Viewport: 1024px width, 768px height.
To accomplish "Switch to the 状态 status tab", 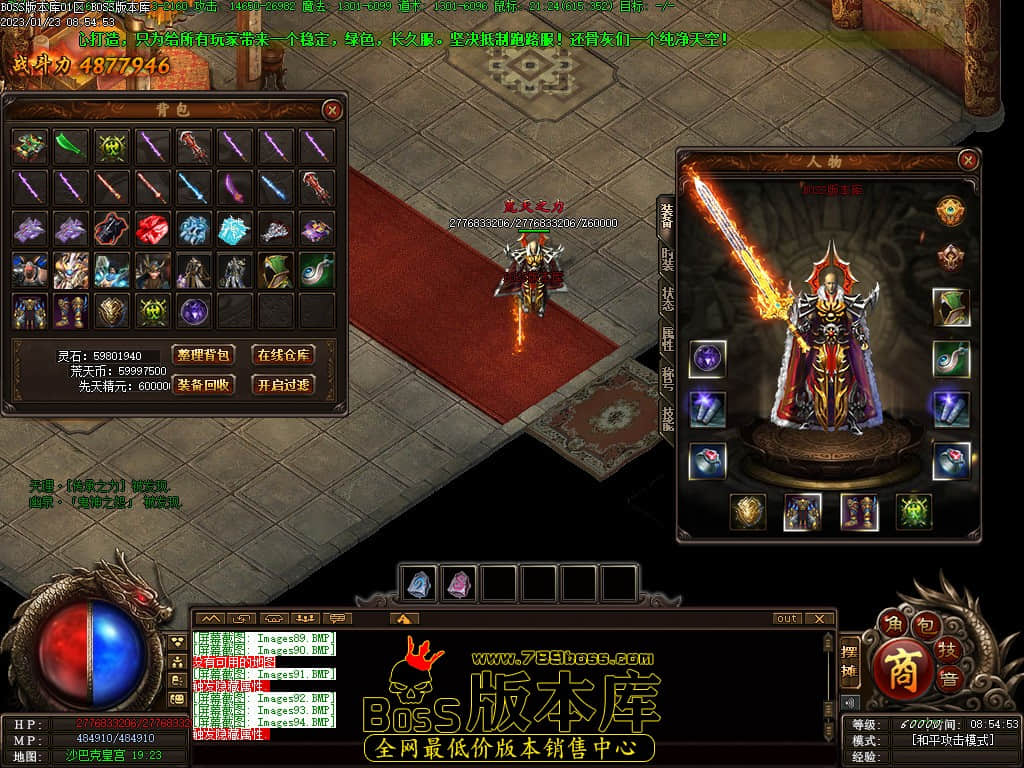I will (667, 299).
